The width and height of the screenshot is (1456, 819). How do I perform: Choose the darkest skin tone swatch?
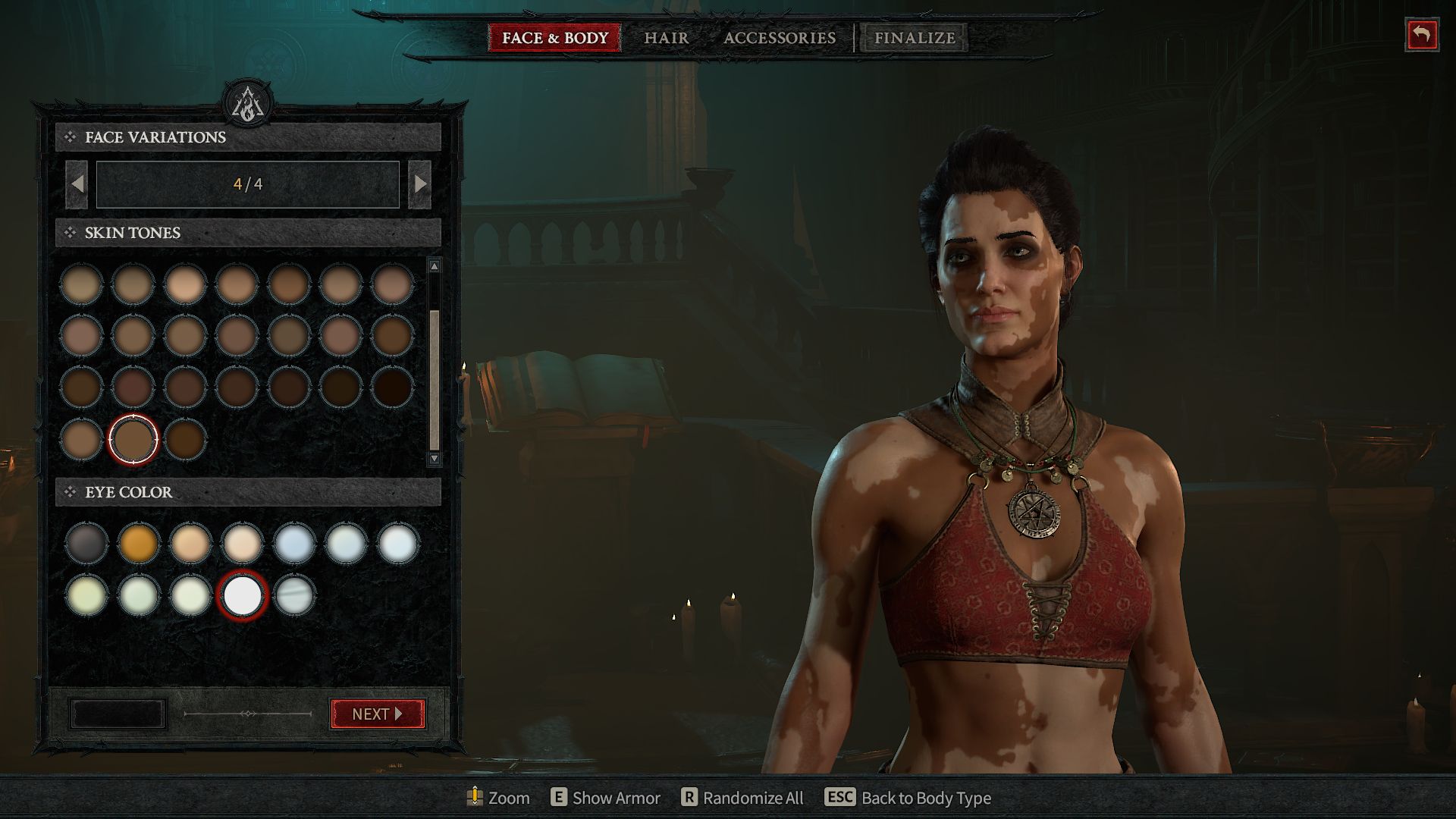click(392, 387)
